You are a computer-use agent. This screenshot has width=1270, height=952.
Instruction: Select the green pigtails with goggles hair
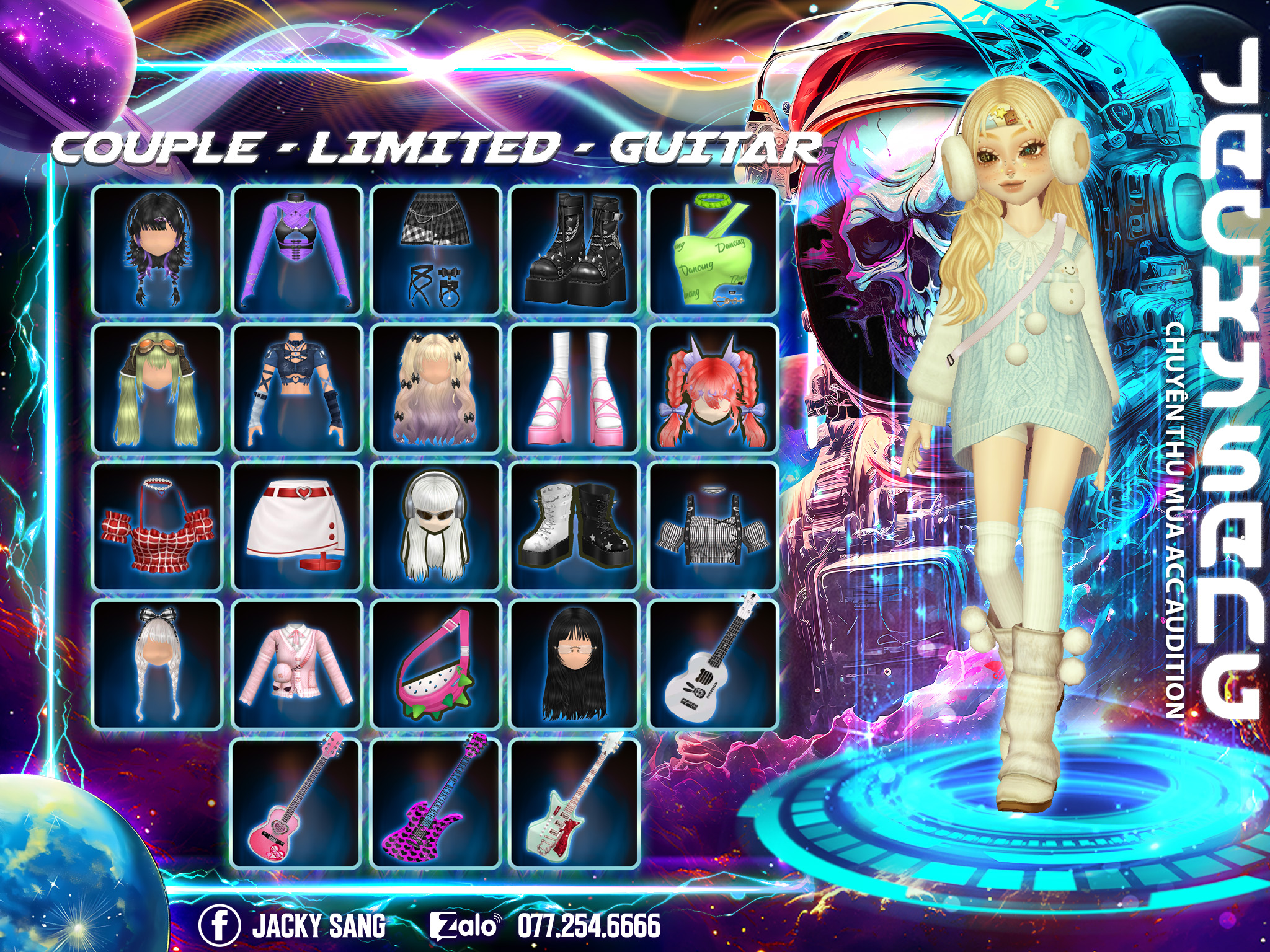coord(157,389)
